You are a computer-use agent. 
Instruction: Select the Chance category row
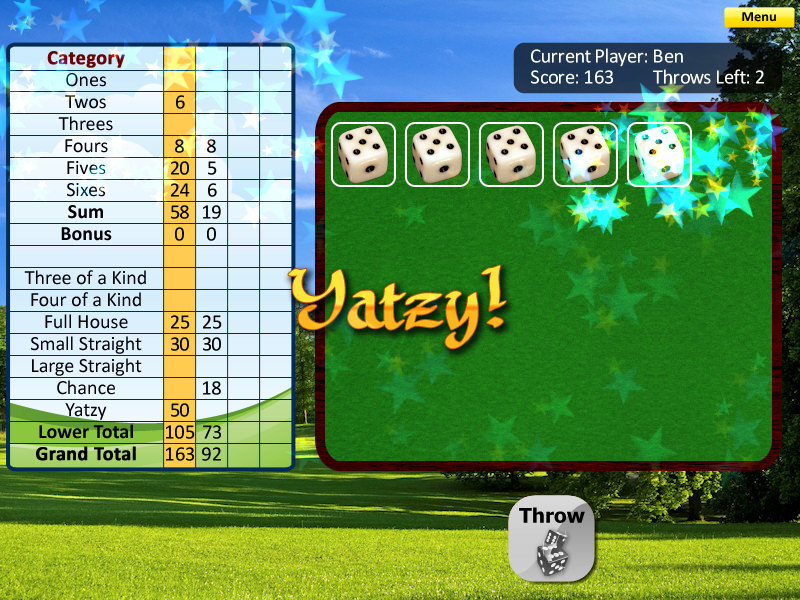click(86, 388)
